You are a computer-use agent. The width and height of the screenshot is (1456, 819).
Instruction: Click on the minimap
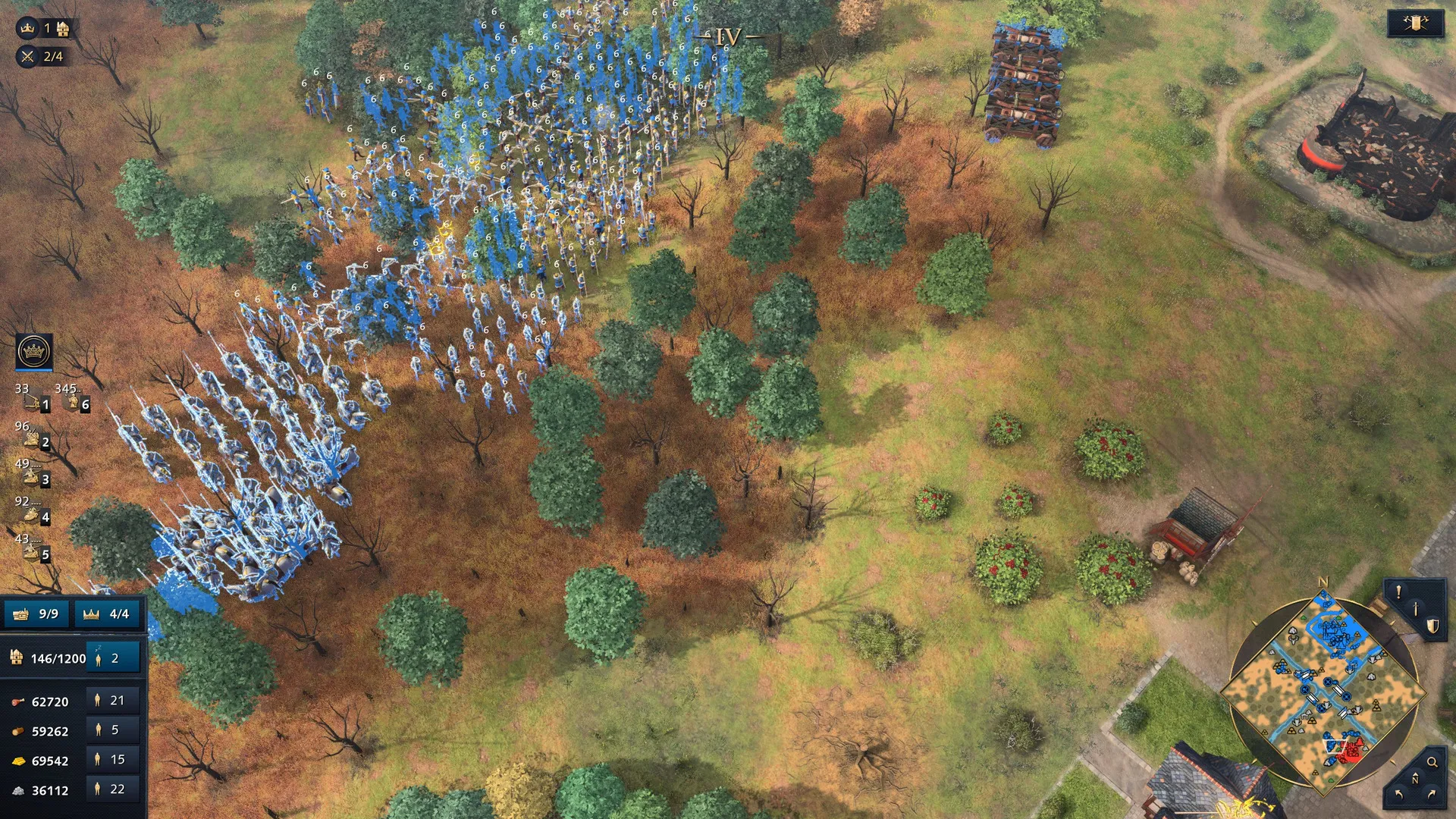tap(1323, 692)
